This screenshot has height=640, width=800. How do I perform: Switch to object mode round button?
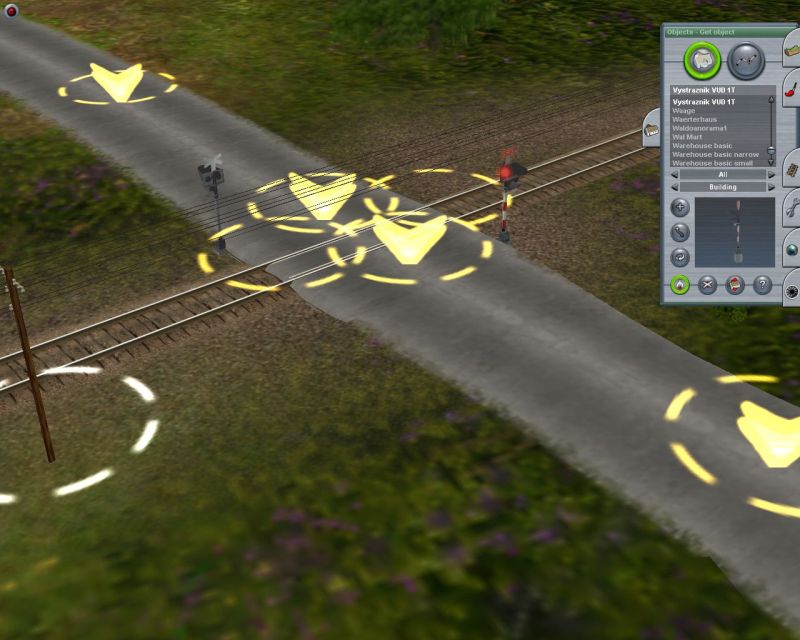(703, 60)
